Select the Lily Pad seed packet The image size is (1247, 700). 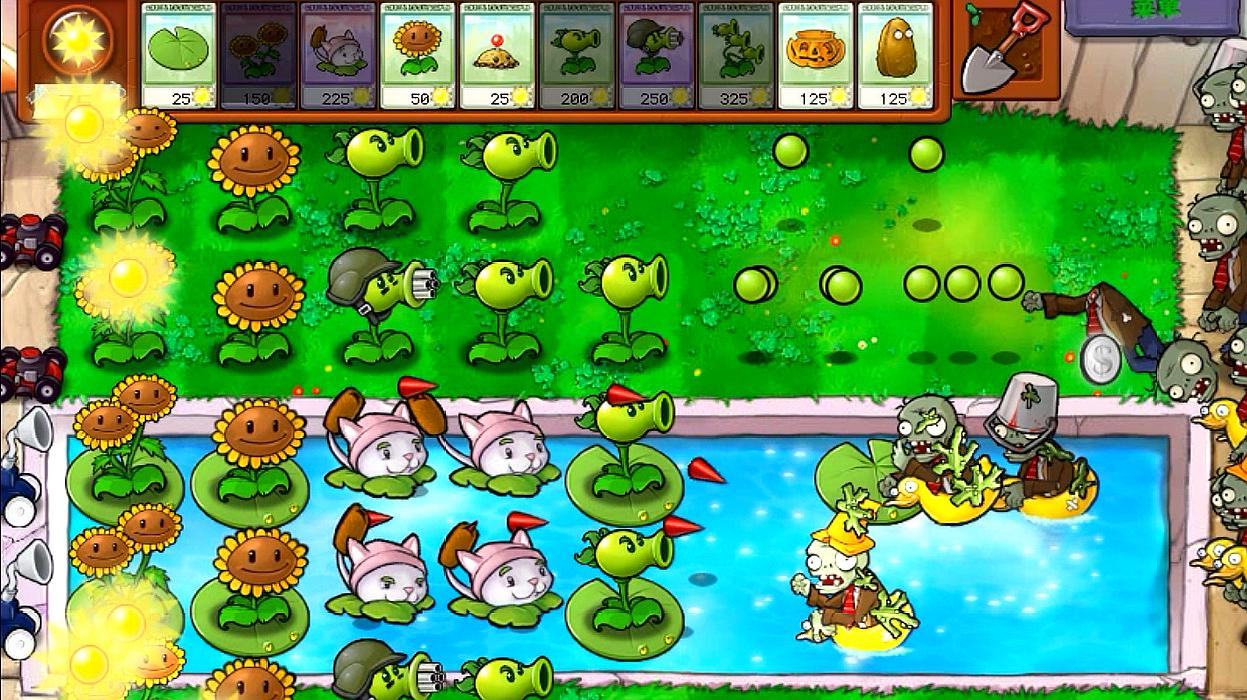click(x=179, y=55)
